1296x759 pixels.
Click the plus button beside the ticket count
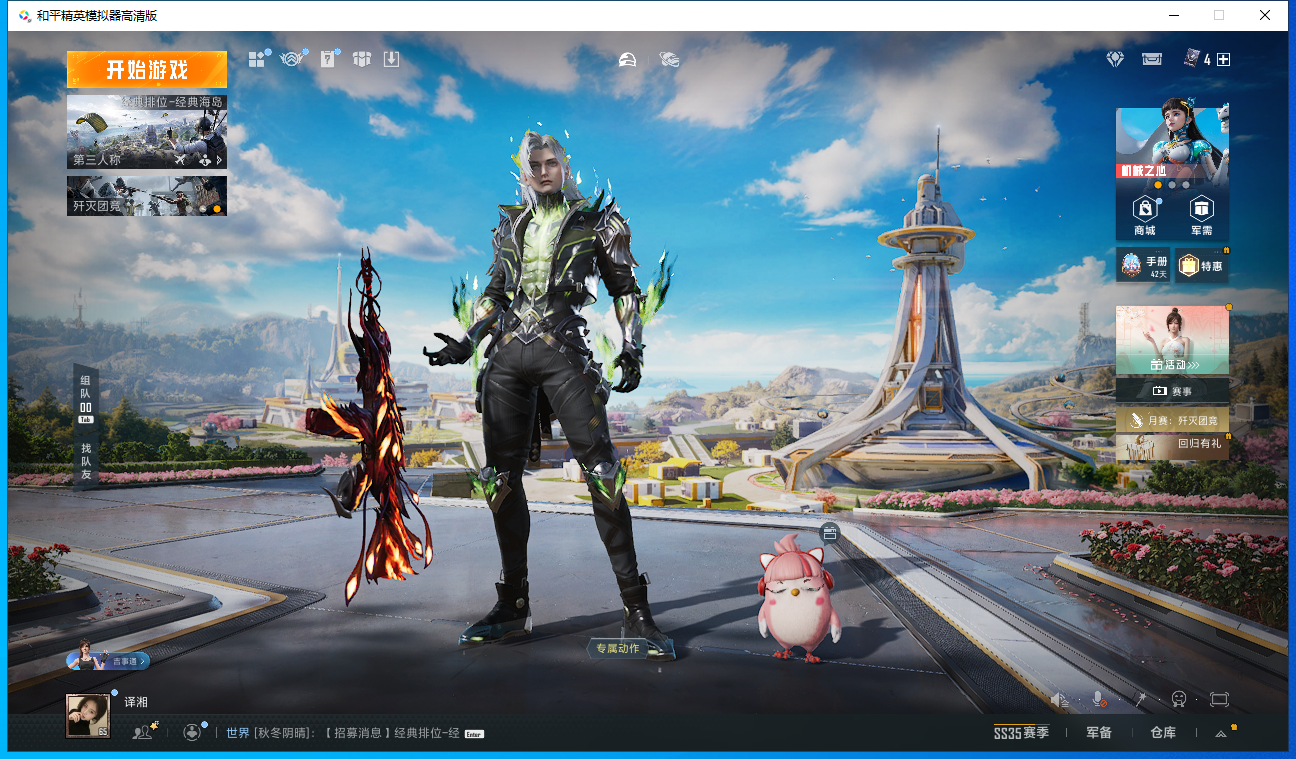coord(1223,60)
